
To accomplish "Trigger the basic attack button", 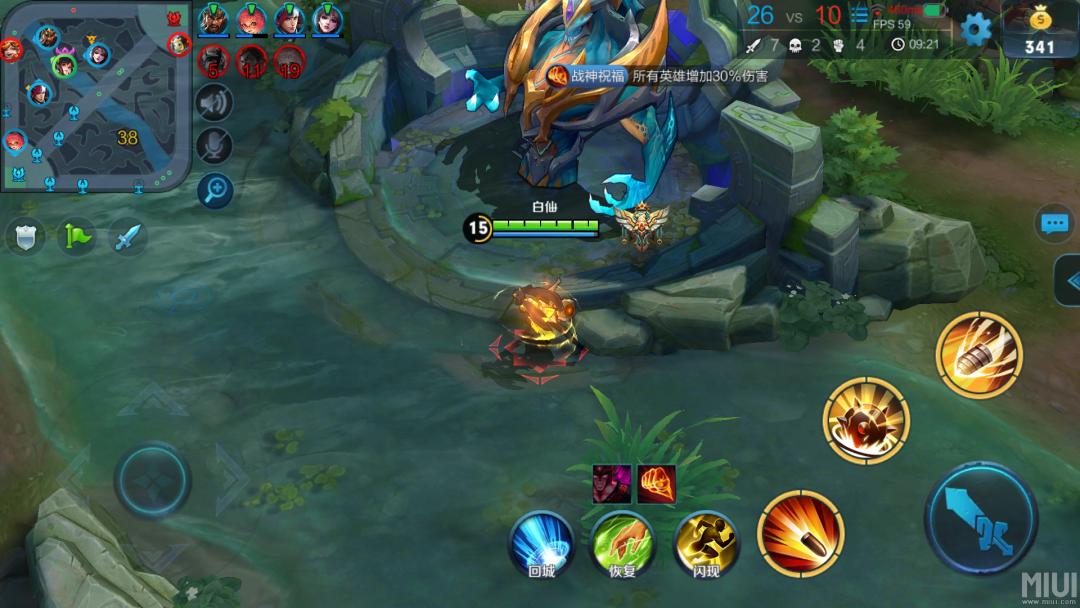I will (x=980, y=518).
